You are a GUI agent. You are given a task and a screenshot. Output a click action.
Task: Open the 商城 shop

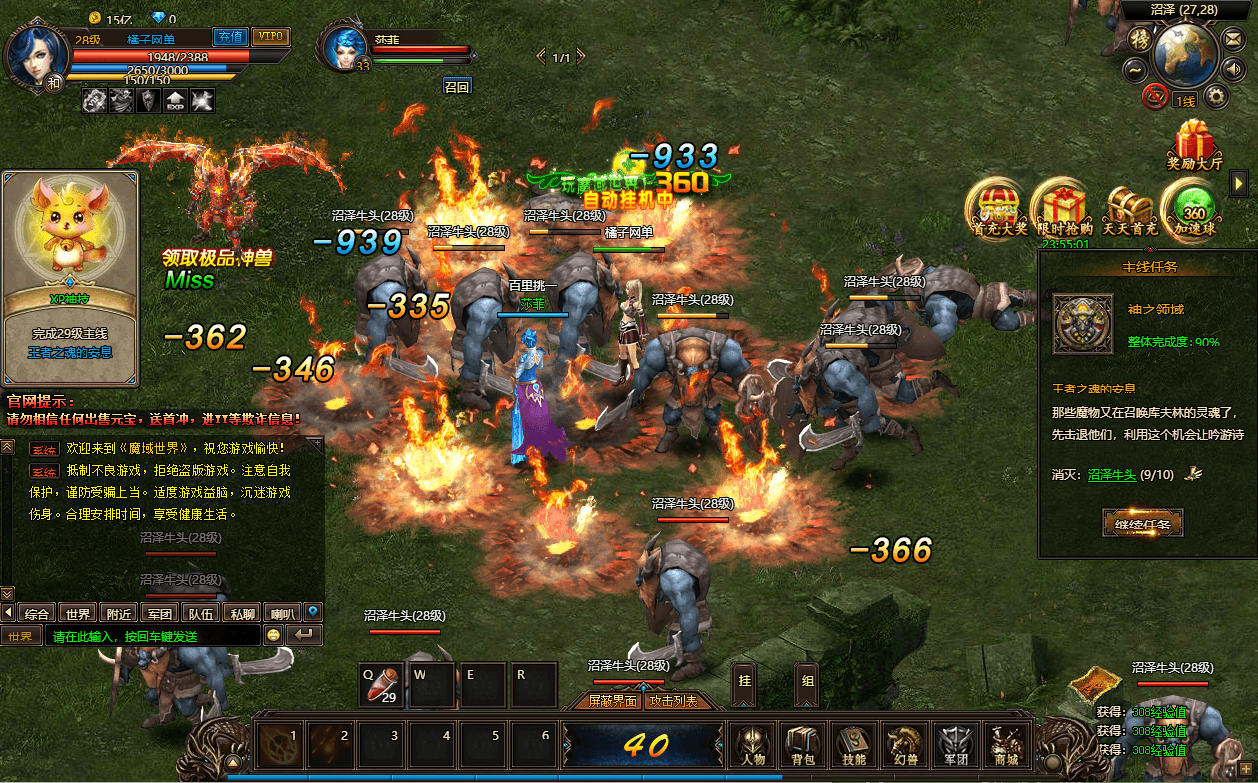[1005, 745]
